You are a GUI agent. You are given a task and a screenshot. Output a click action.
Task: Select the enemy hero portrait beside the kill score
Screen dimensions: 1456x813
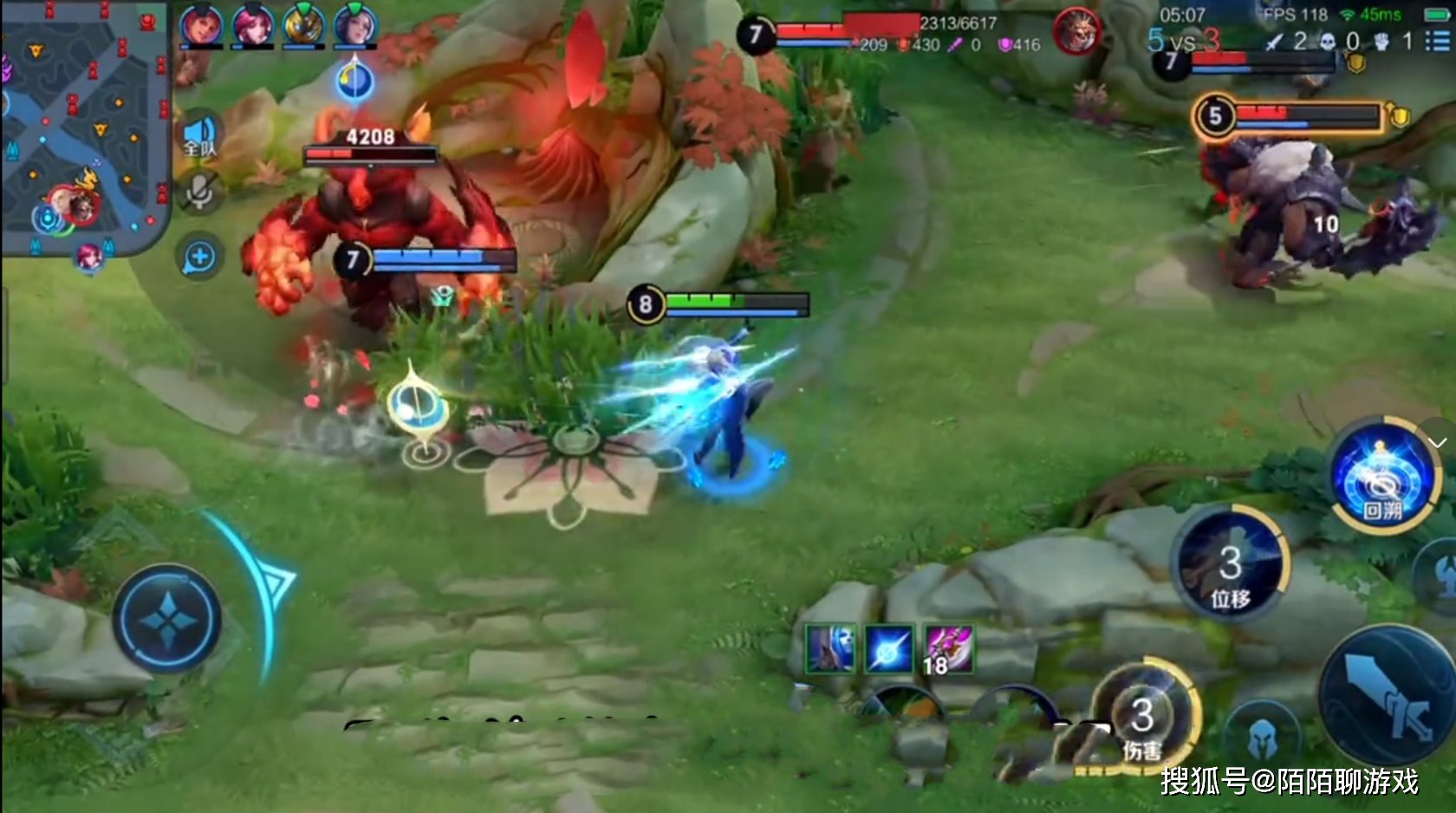tap(1077, 31)
